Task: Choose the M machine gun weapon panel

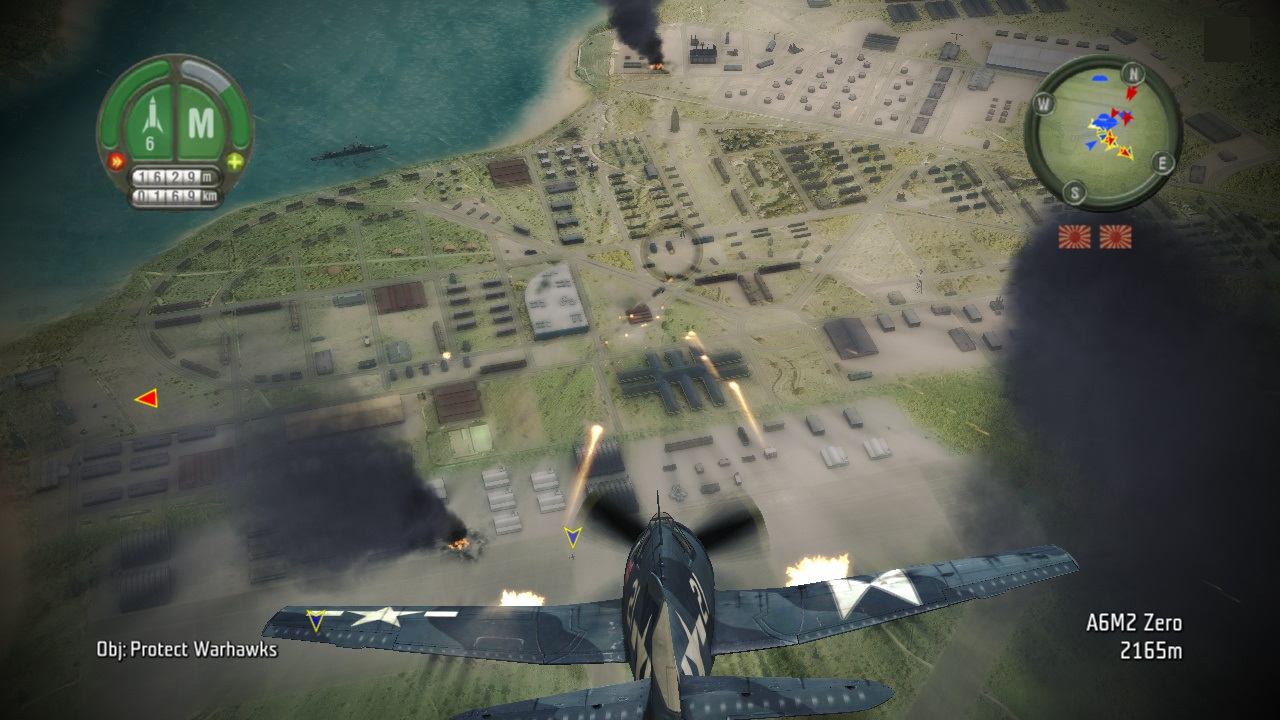Action: point(201,123)
